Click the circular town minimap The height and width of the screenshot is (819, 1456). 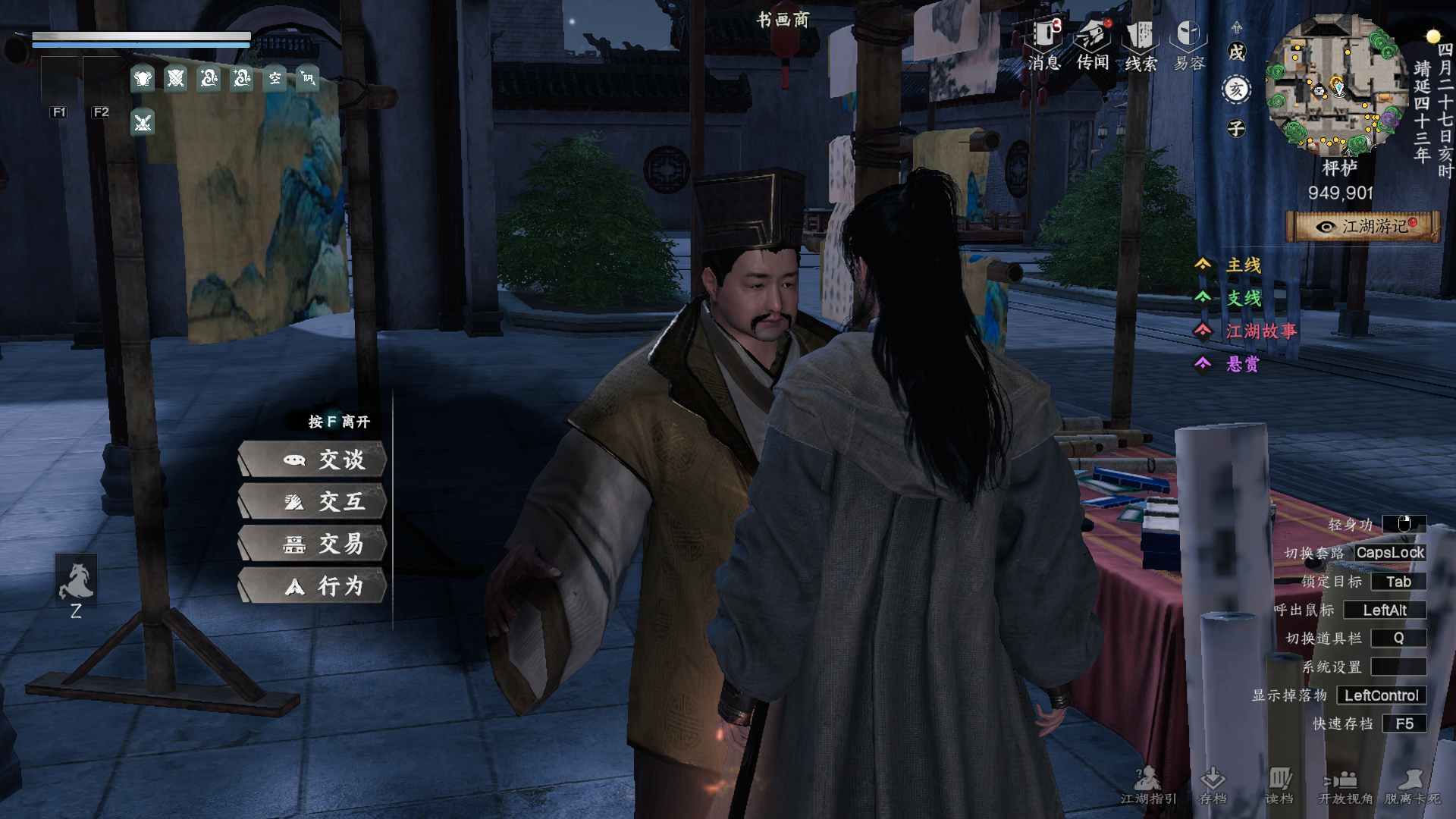[1335, 84]
